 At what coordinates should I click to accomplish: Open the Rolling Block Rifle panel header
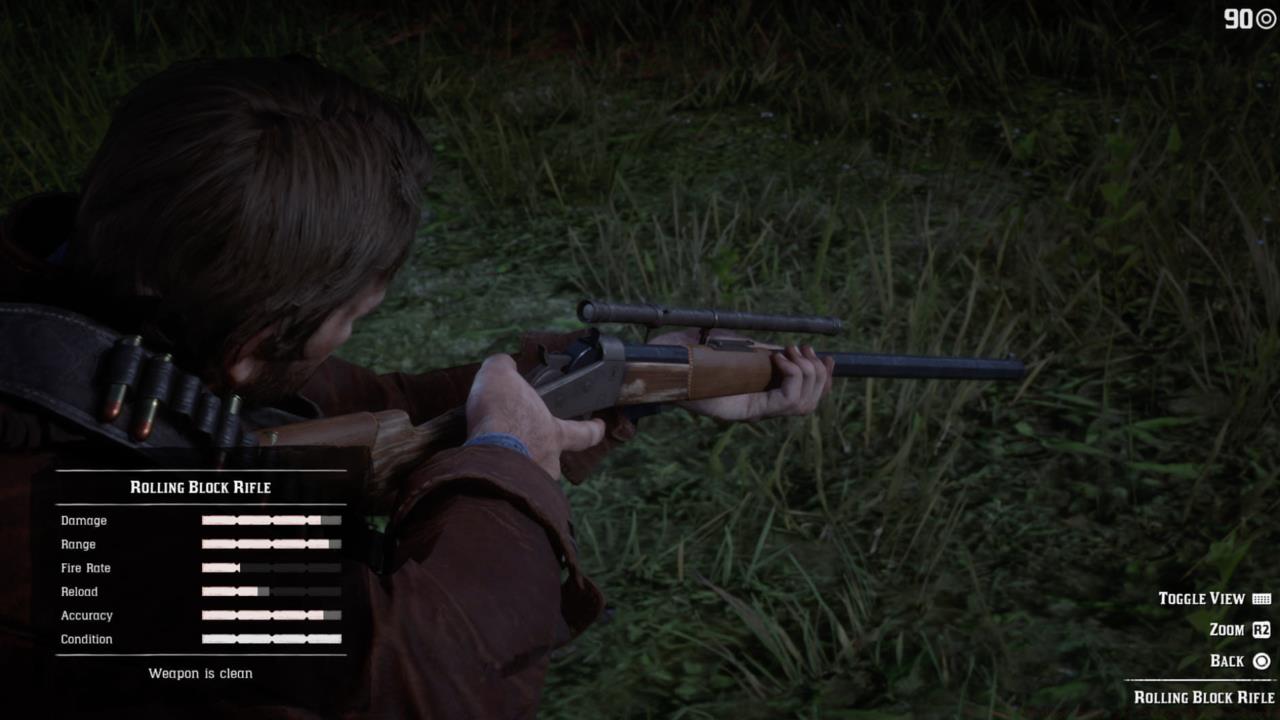pos(200,487)
